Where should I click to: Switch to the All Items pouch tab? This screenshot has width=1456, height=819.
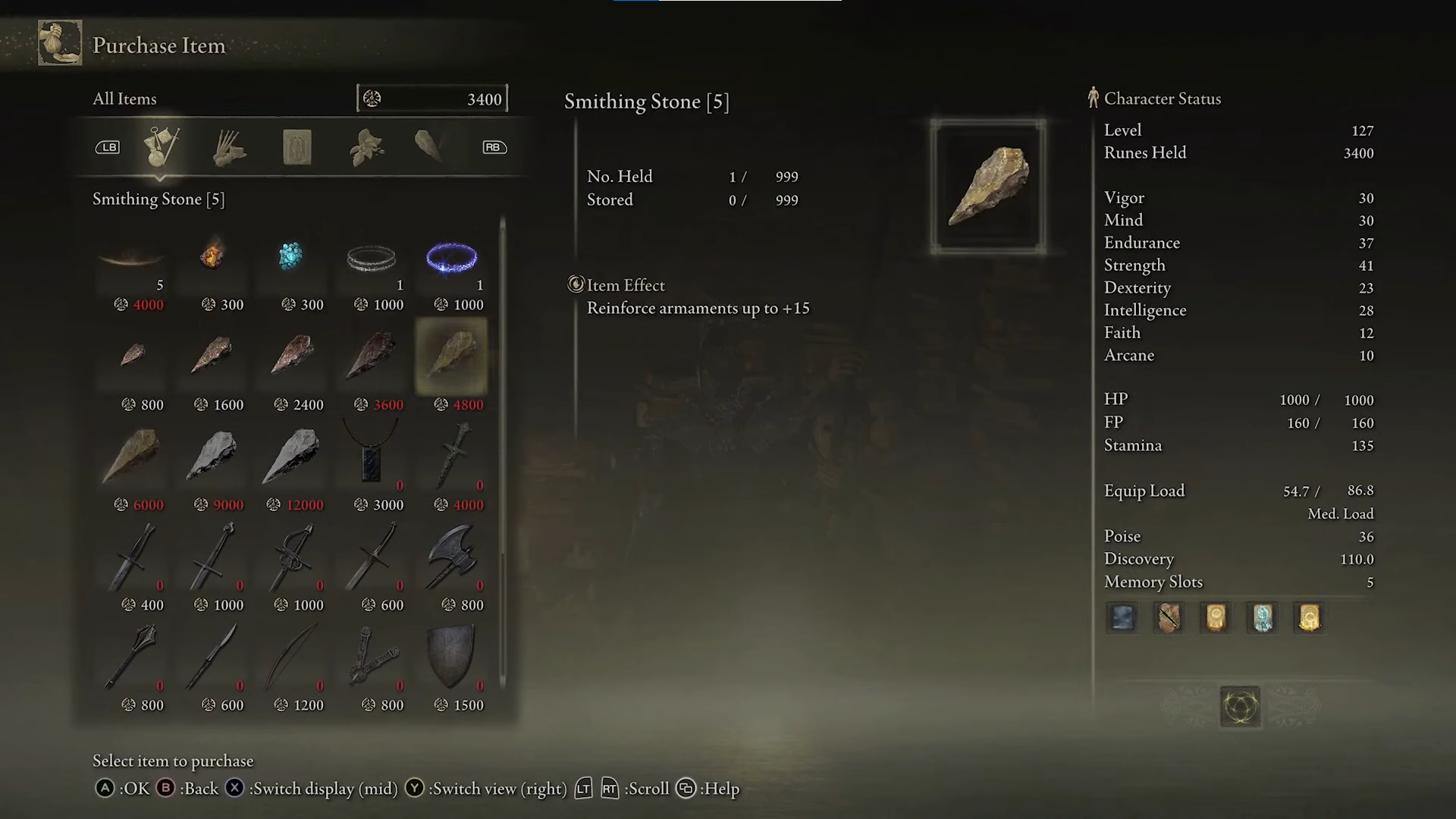point(162,146)
